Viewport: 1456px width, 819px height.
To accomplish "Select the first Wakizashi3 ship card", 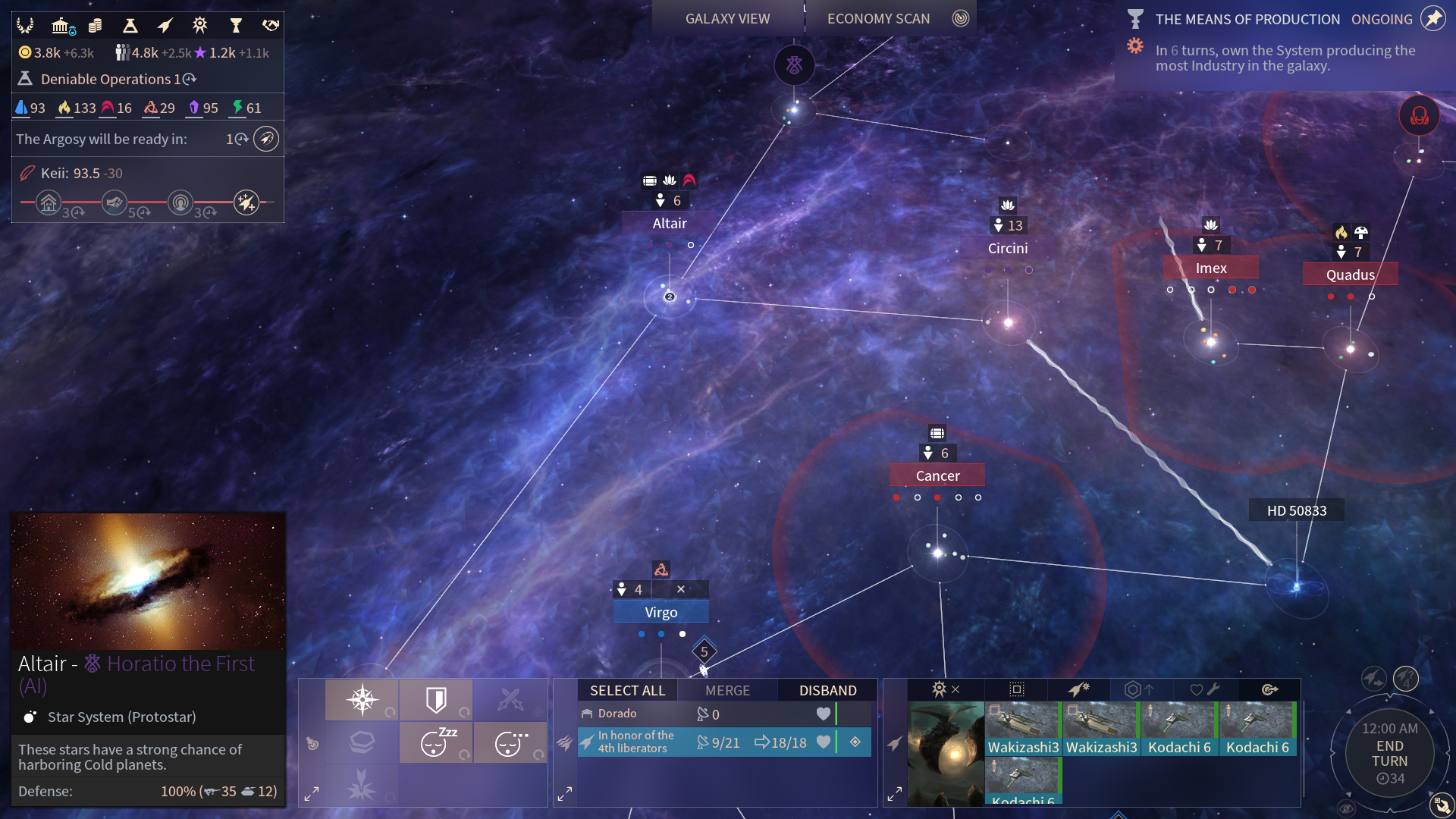I will pos(1023,728).
